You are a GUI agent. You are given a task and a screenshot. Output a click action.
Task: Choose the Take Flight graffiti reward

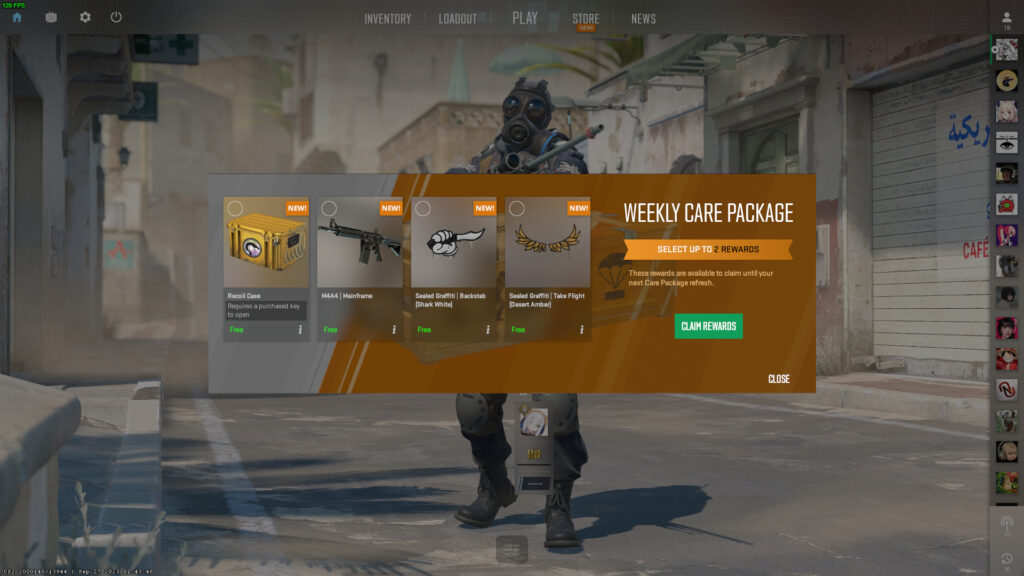[547, 246]
